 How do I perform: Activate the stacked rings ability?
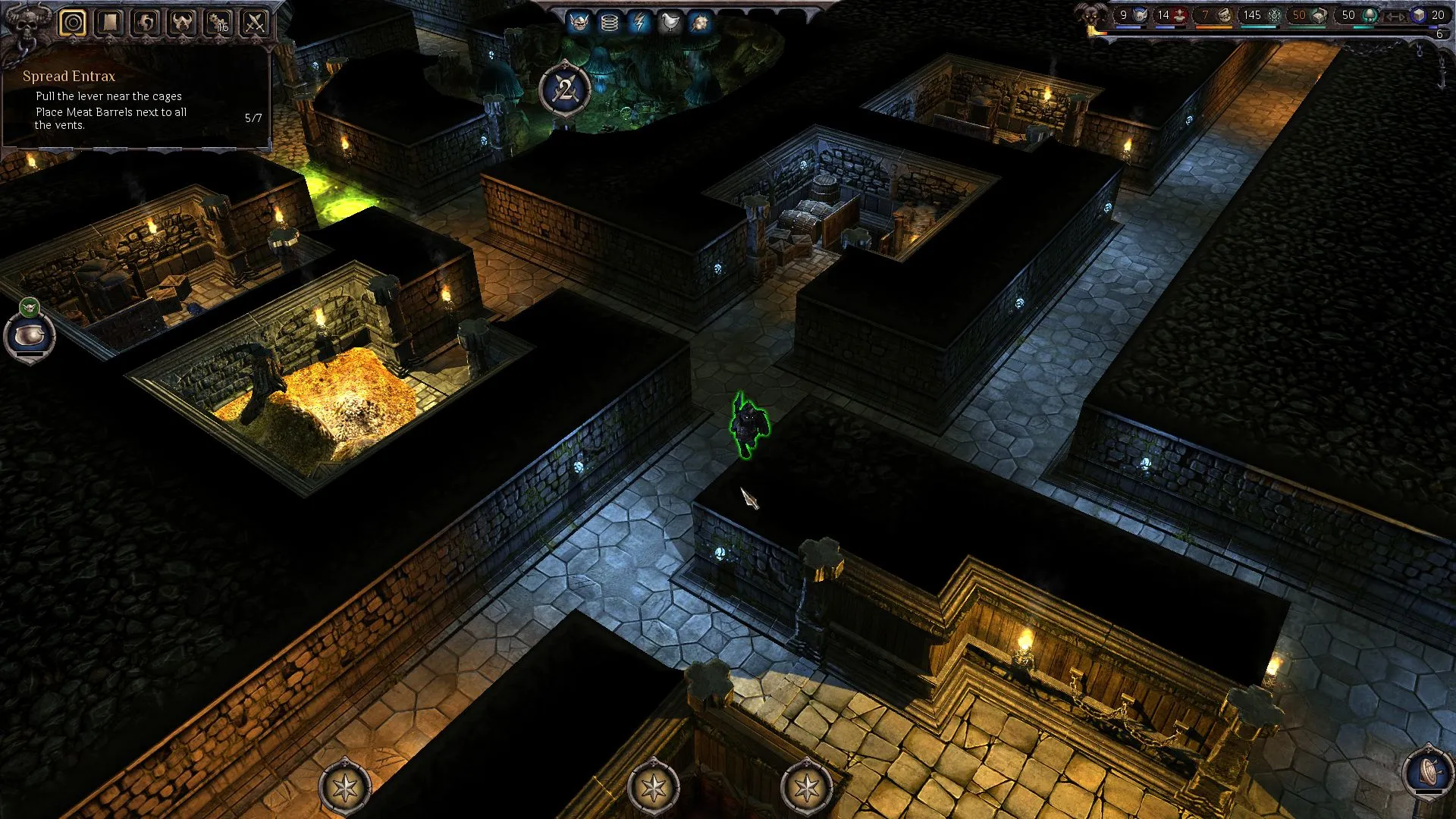(609, 23)
